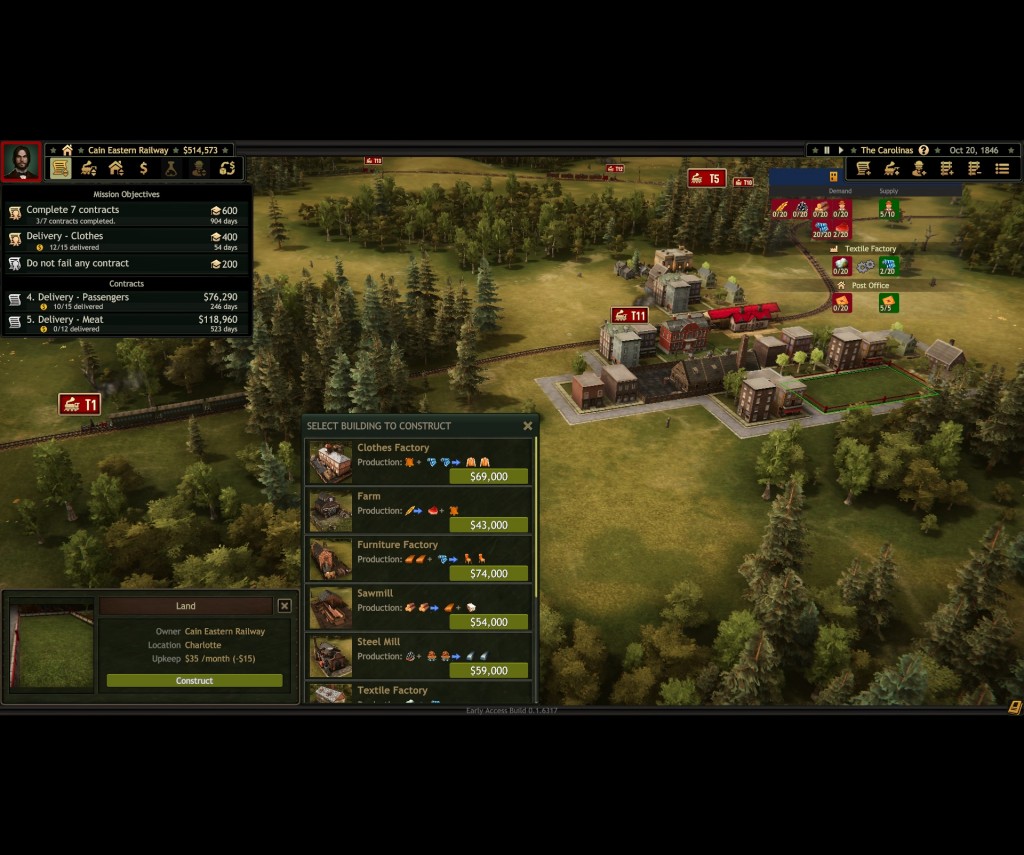Buy the Clothes Factory for $69,000
Screen dimensions: 1024x855
[x=489, y=477]
